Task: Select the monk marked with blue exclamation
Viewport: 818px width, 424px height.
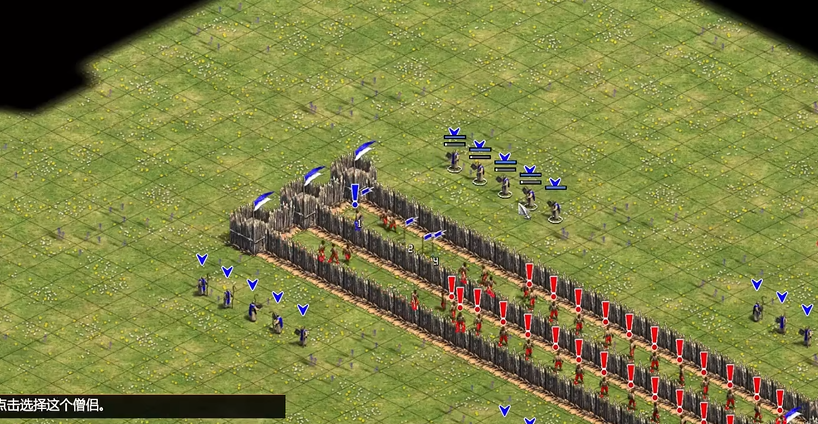Action: [x=356, y=221]
